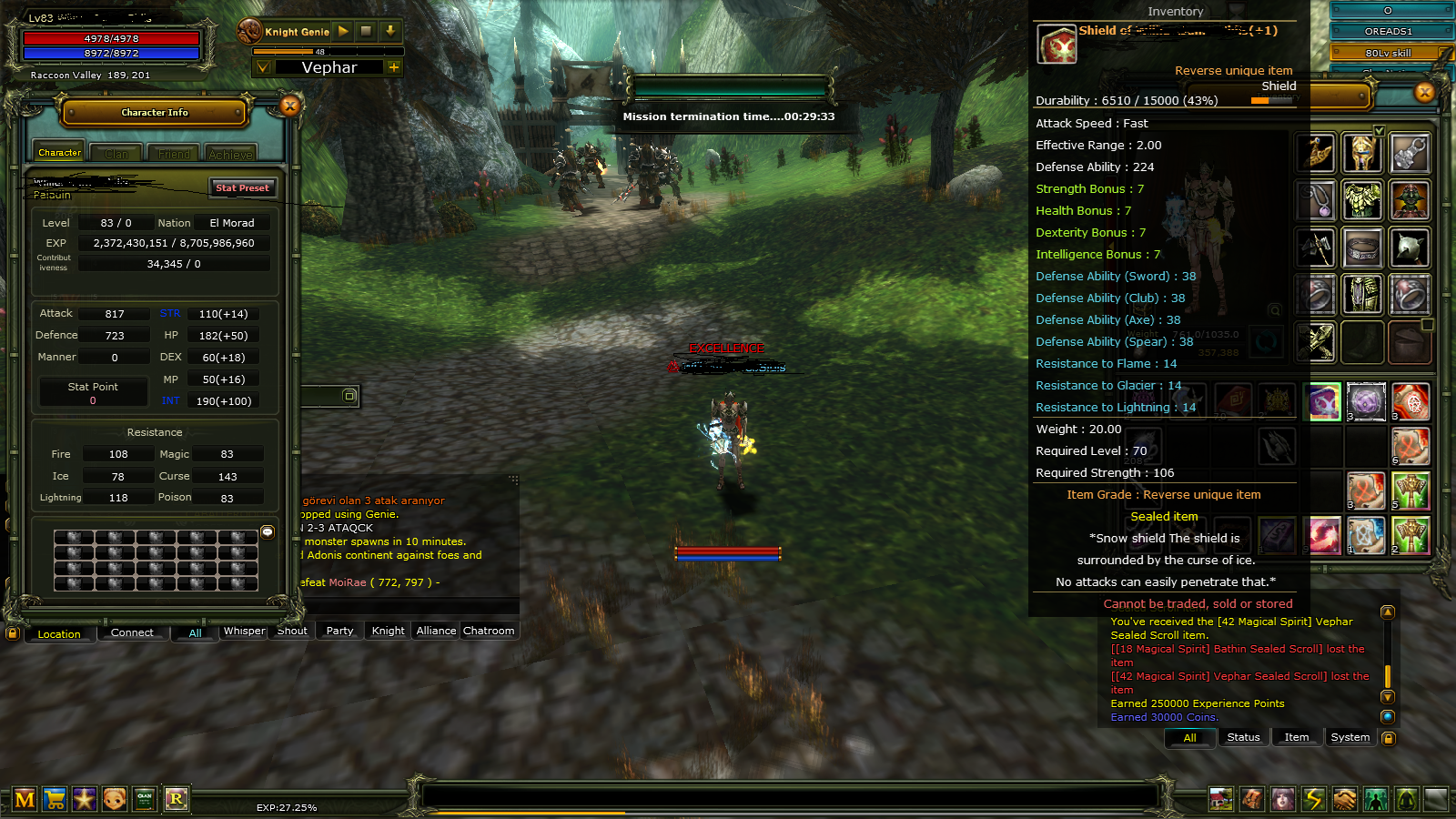Switch to the Friend tab
This screenshot has height=819, width=1456.
tap(174, 154)
